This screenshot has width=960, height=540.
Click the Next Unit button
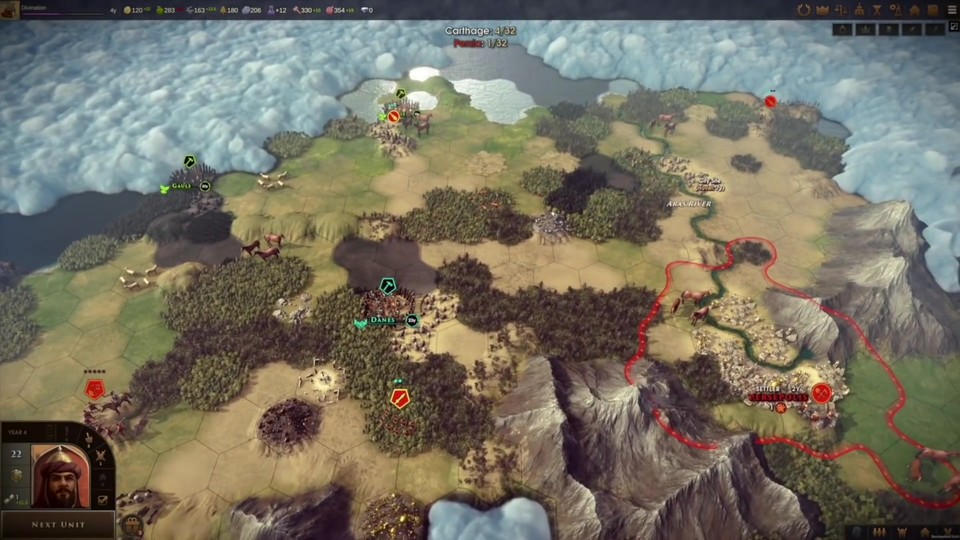click(57, 524)
